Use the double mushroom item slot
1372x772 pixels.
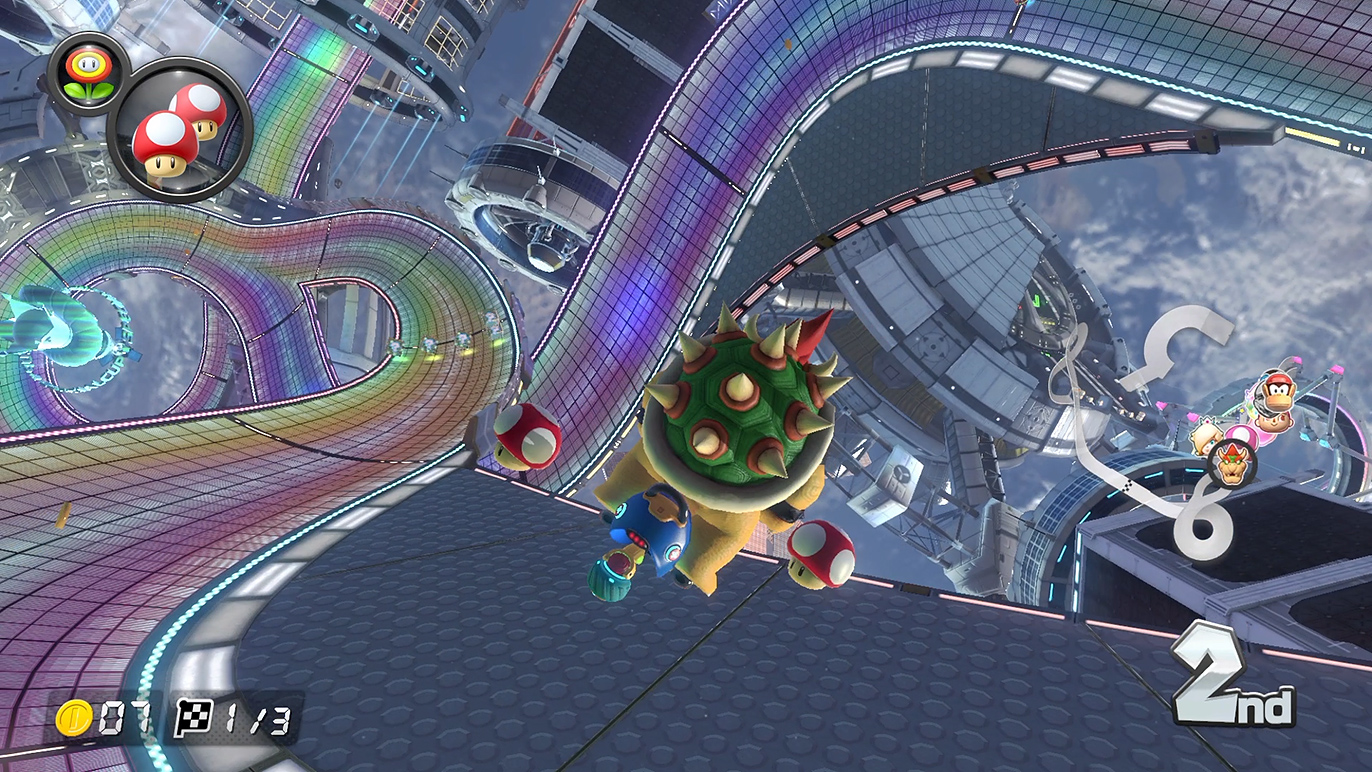point(178,131)
